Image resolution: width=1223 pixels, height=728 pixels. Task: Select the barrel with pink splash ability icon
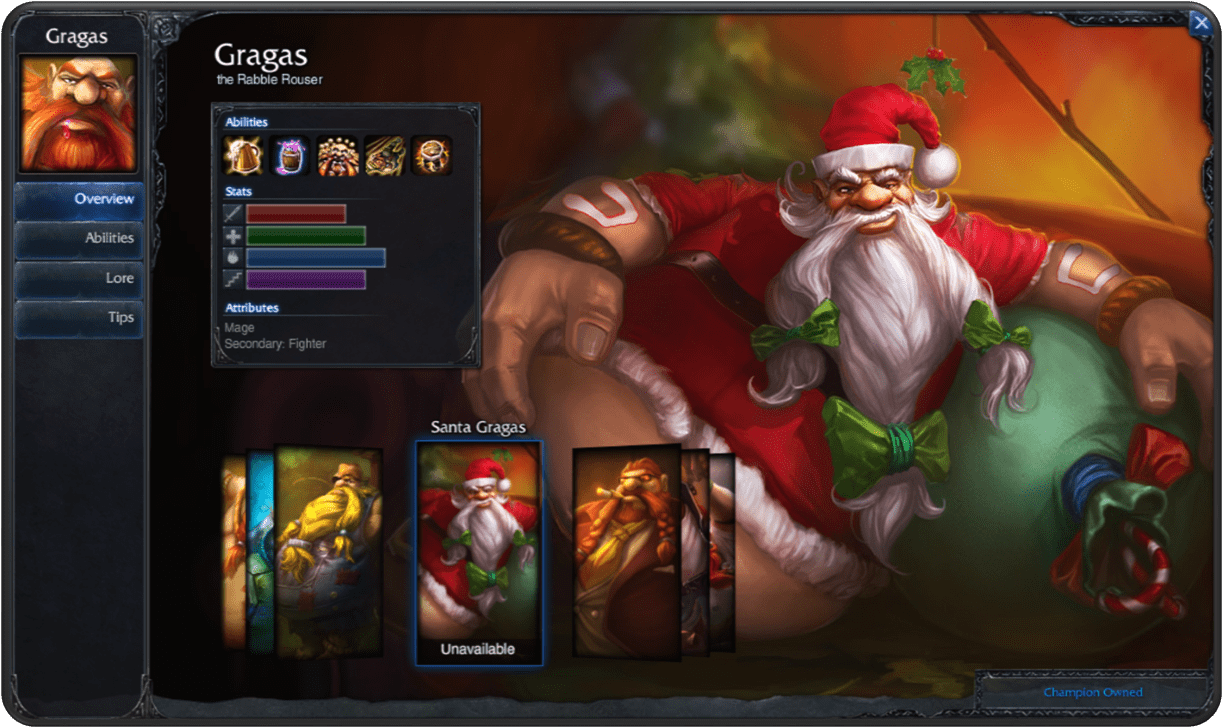point(290,156)
